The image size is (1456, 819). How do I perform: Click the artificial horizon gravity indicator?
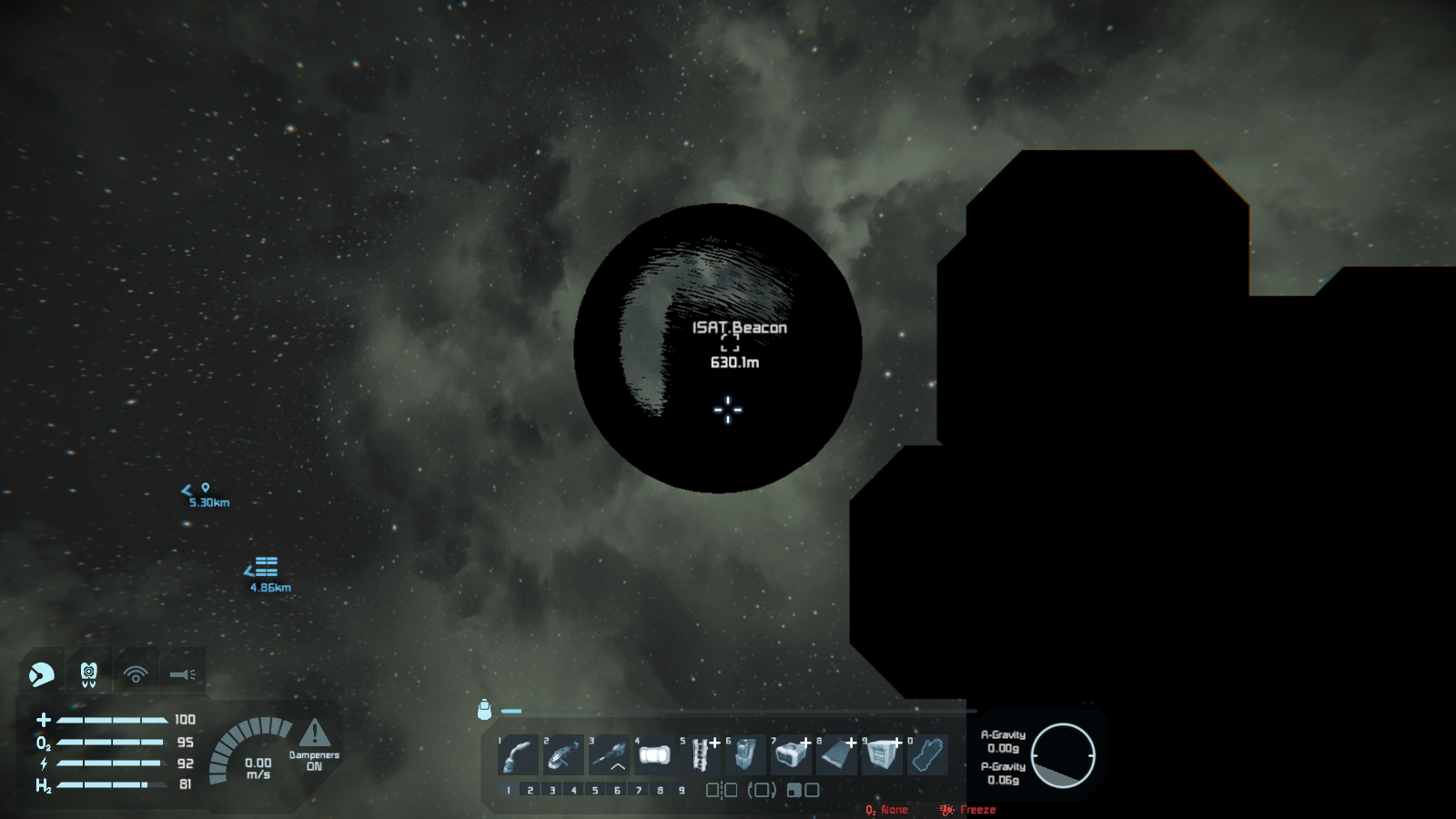pos(1063,755)
